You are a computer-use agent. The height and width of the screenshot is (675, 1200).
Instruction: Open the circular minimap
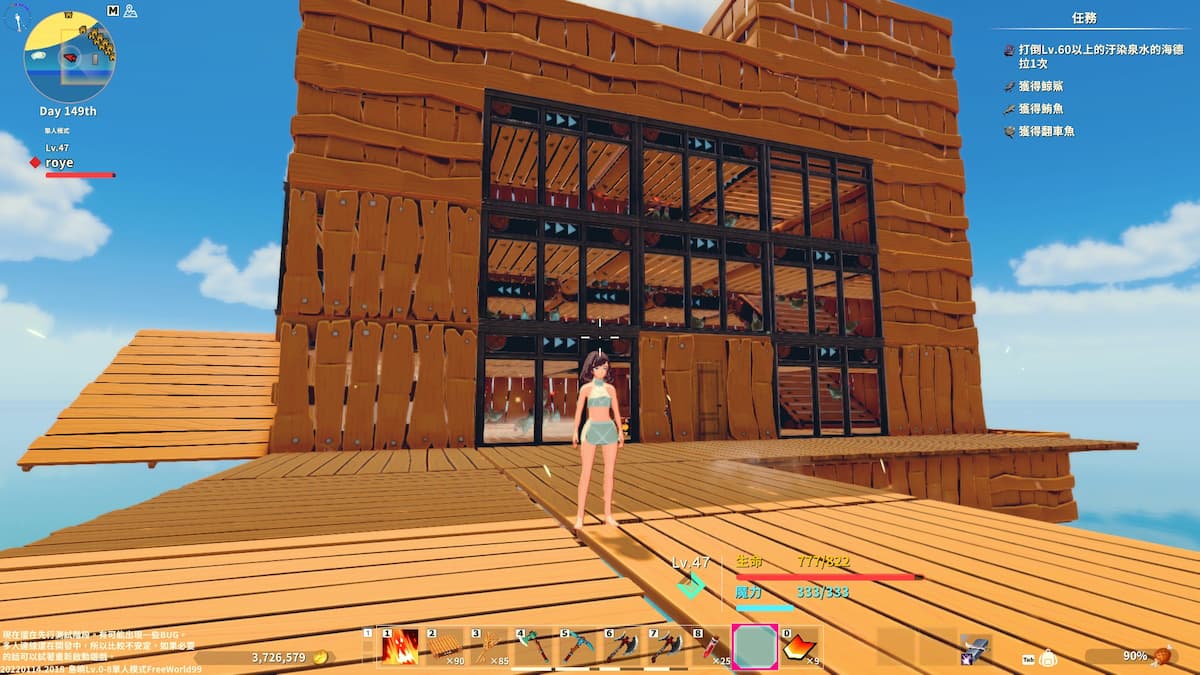(x=69, y=57)
